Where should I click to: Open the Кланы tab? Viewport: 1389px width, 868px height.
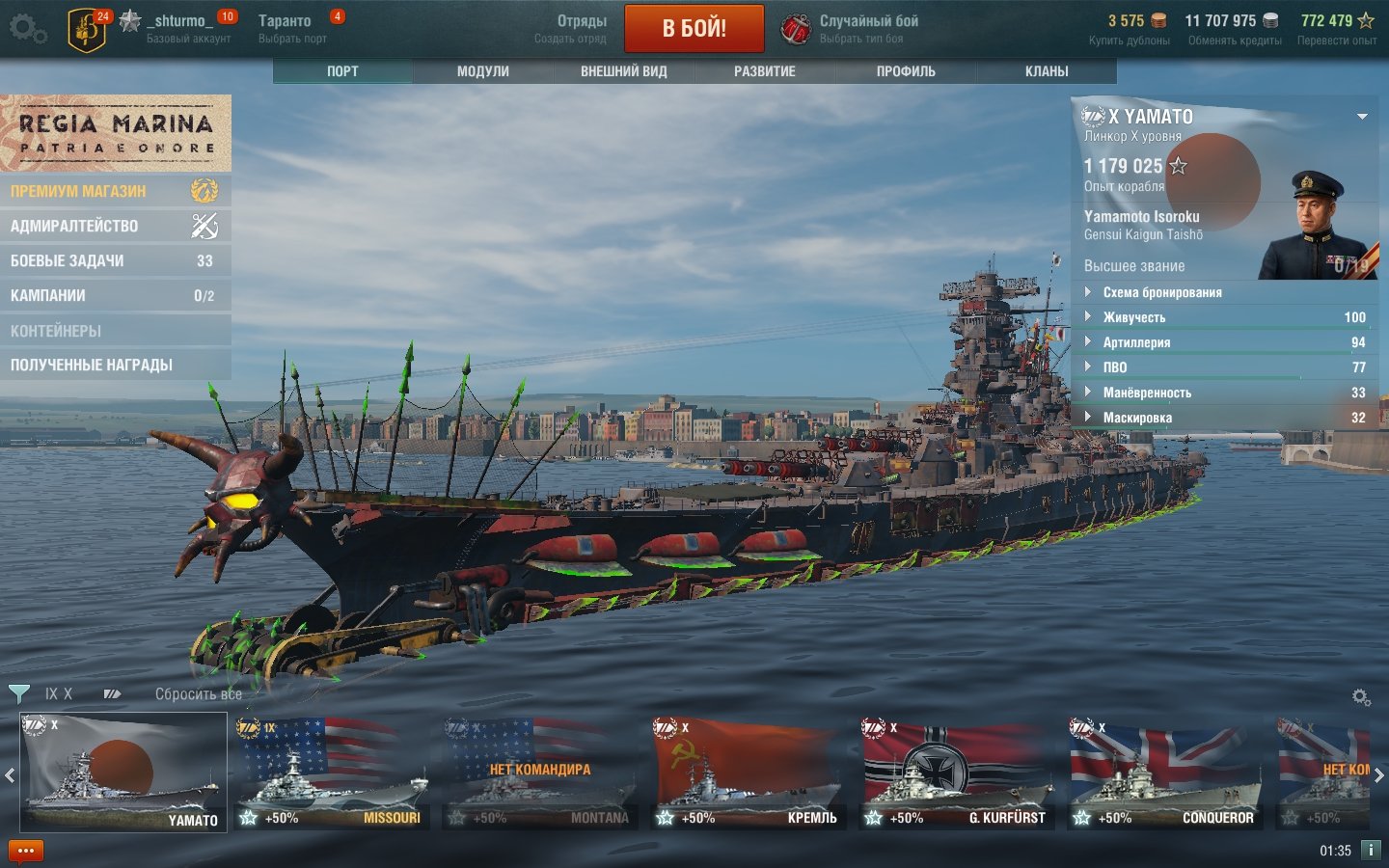[1046, 71]
